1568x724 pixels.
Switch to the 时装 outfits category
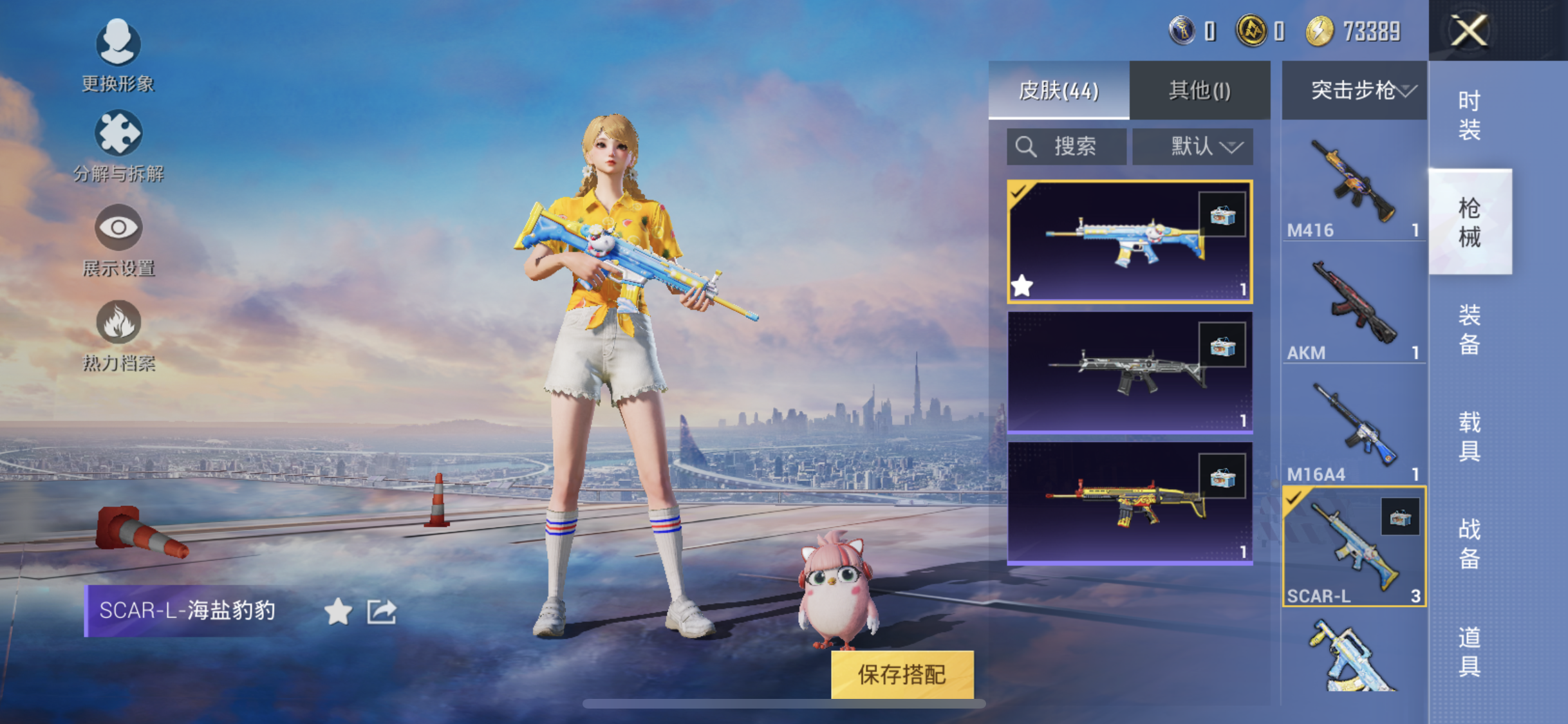pos(1470,115)
